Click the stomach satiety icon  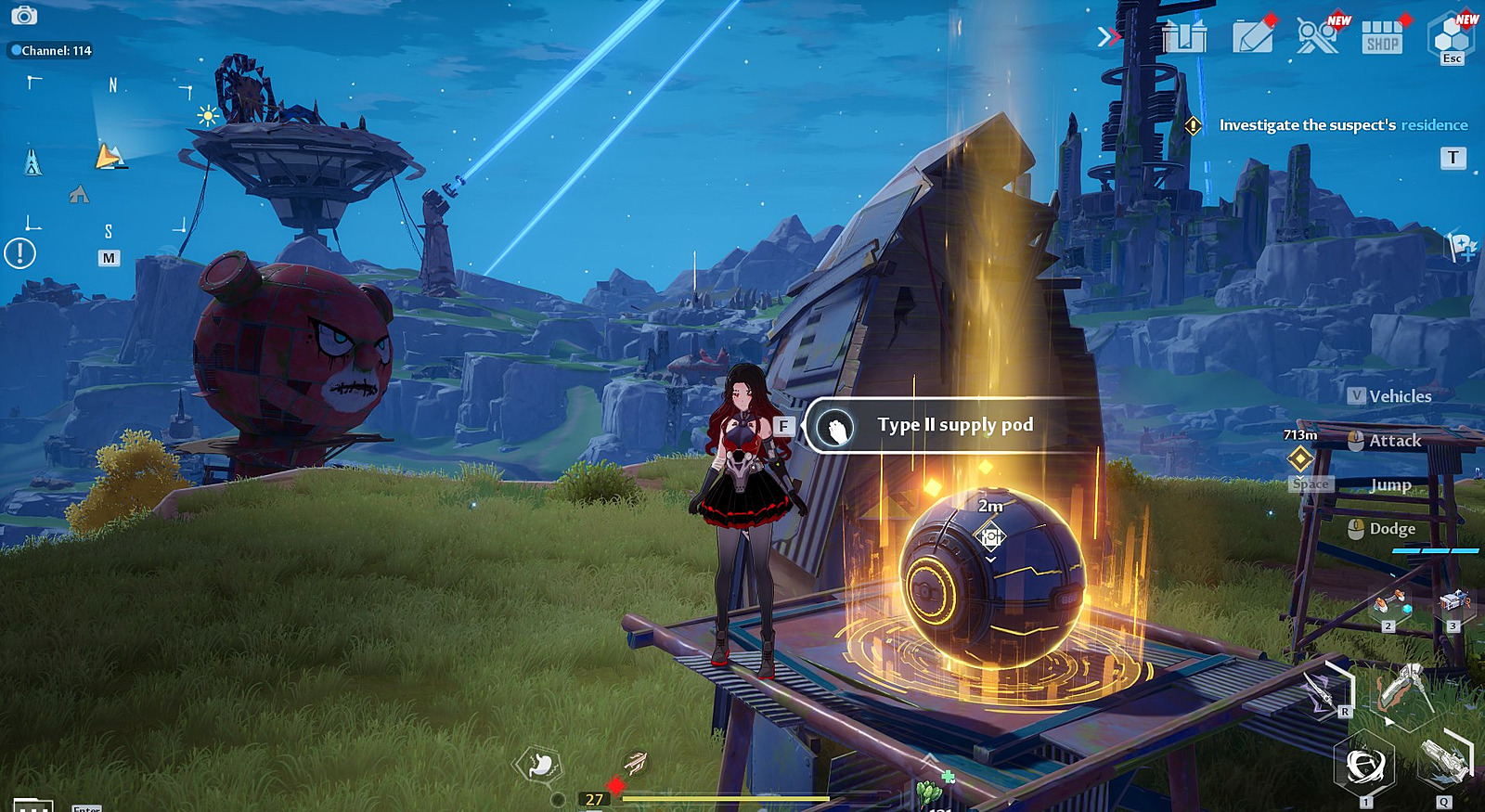(x=540, y=766)
